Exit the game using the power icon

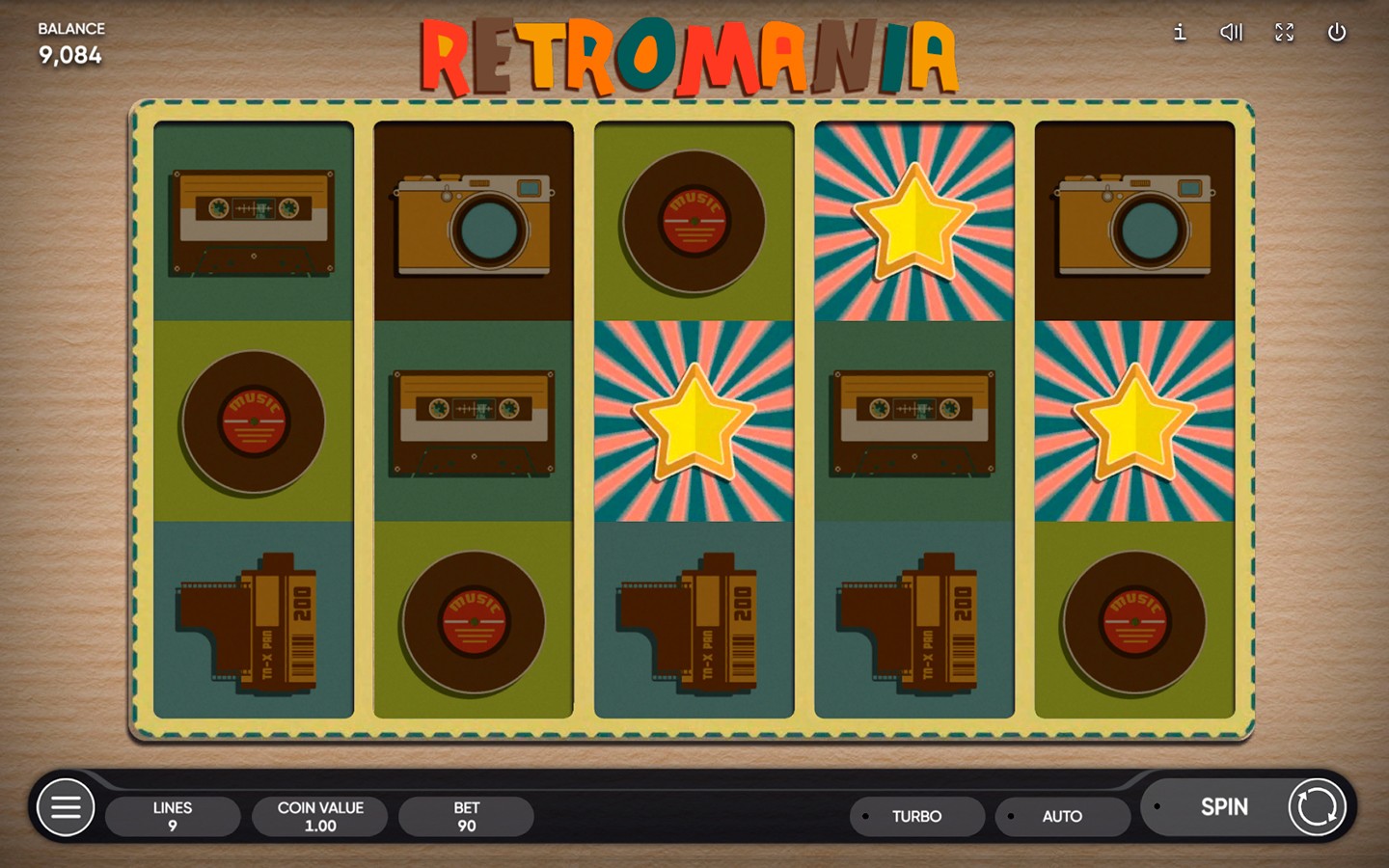click(x=1337, y=33)
